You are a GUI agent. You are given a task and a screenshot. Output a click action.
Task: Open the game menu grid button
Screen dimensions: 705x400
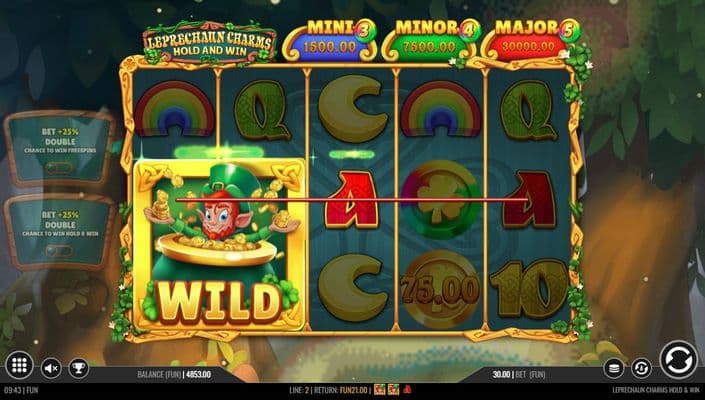pyautogui.click(x=18, y=366)
